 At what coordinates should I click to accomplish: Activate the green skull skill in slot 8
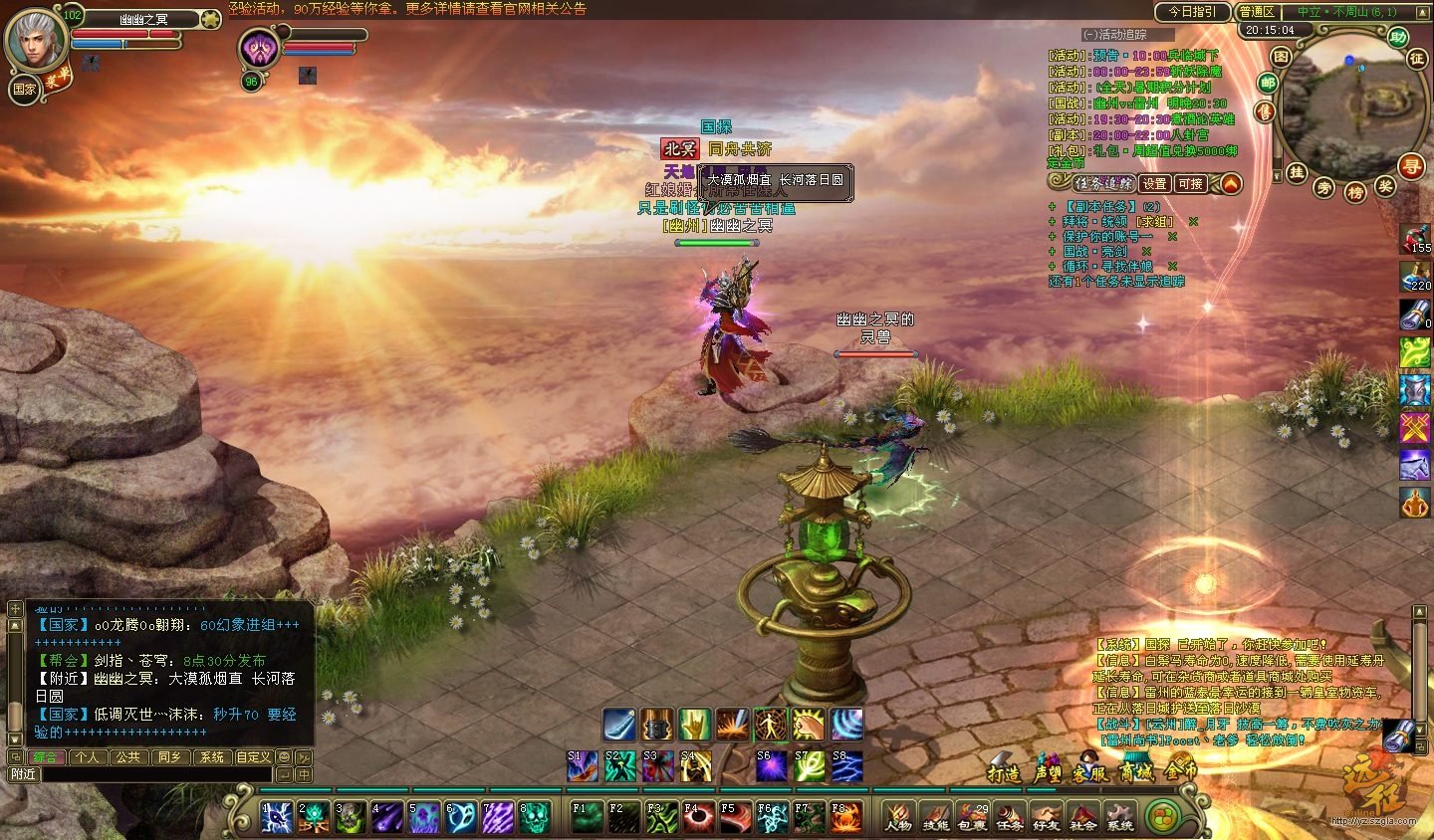pyautogui.click(x=534, y=817)
